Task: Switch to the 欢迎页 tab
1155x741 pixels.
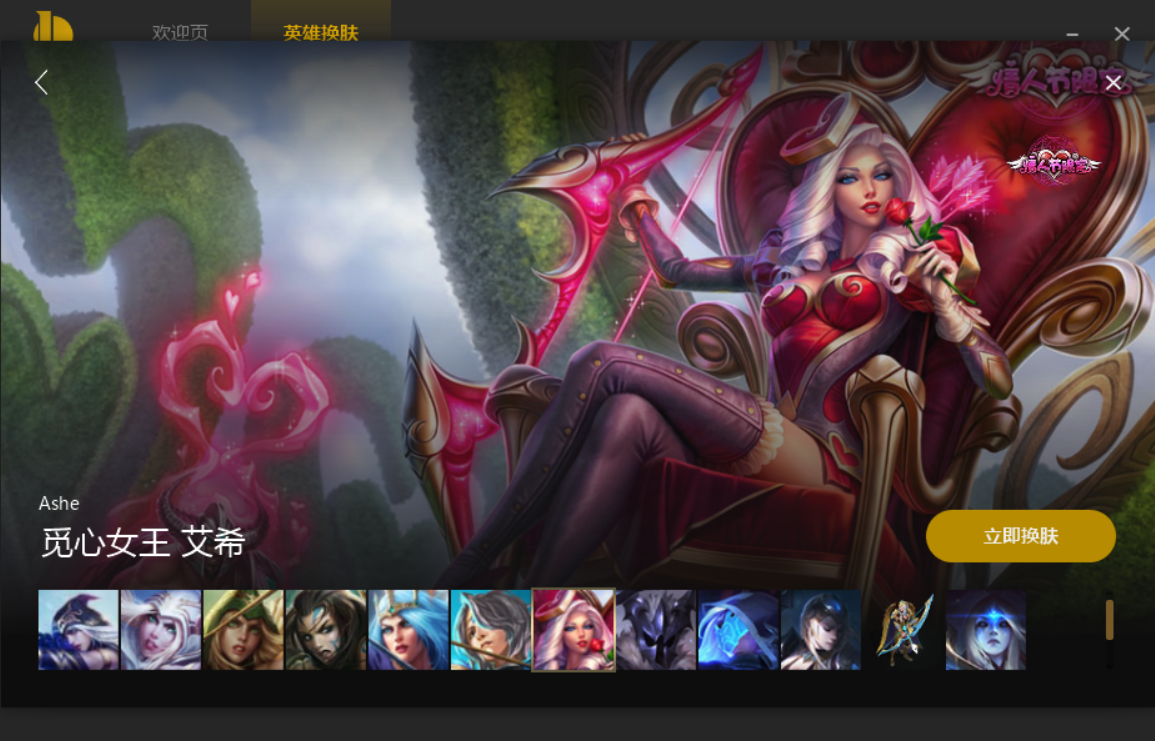Action: coord(180,32)
